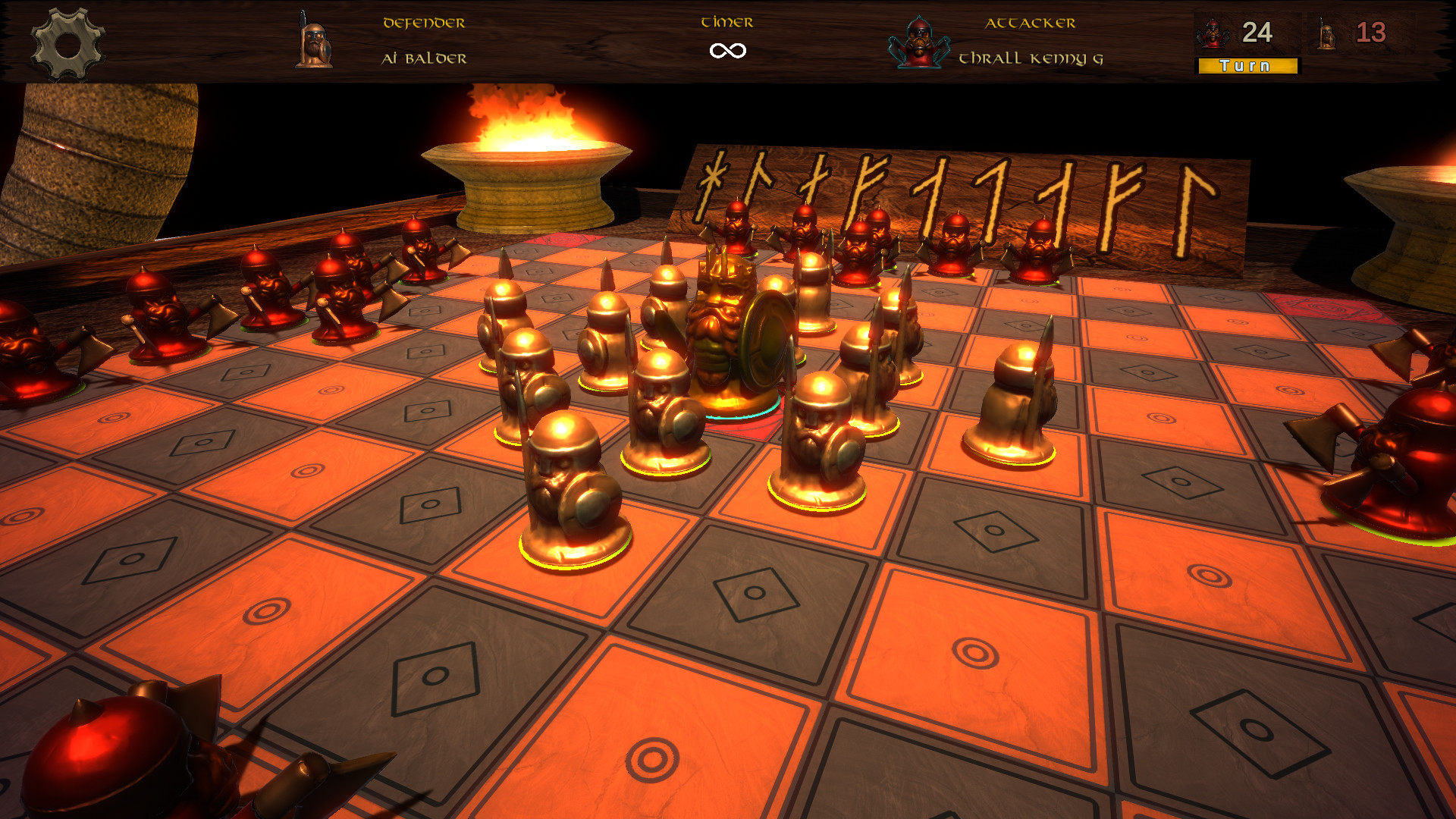
Task: Click the ATTACKER header label
Action: [x=1030, y=23]
